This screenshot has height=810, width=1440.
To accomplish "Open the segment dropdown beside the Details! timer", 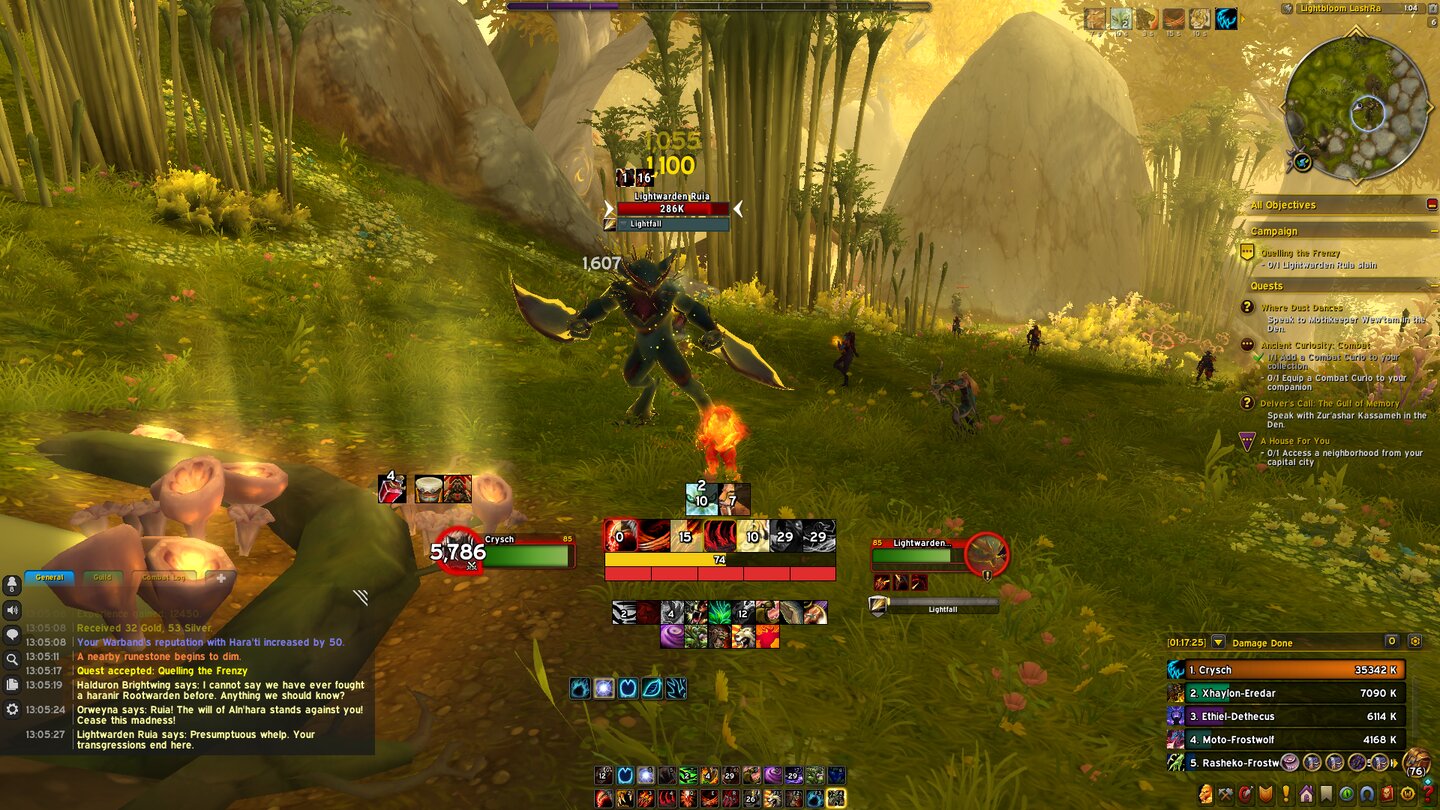I will [x=1218, y=641].
